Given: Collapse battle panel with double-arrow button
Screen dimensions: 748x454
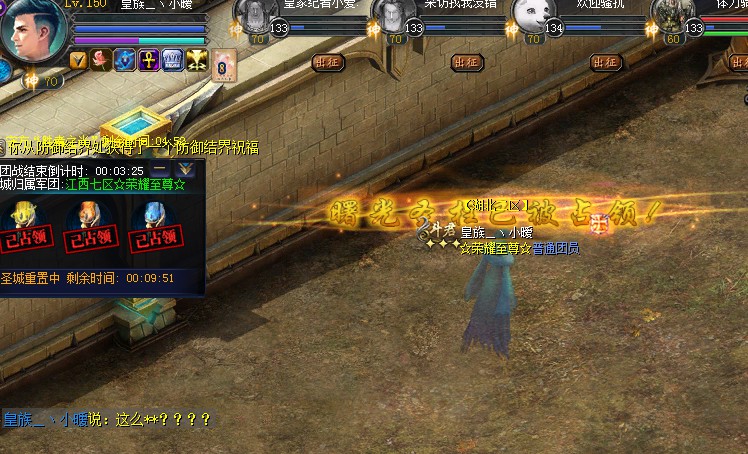Looking at the screenshot, I should click(x=186, y=170).
